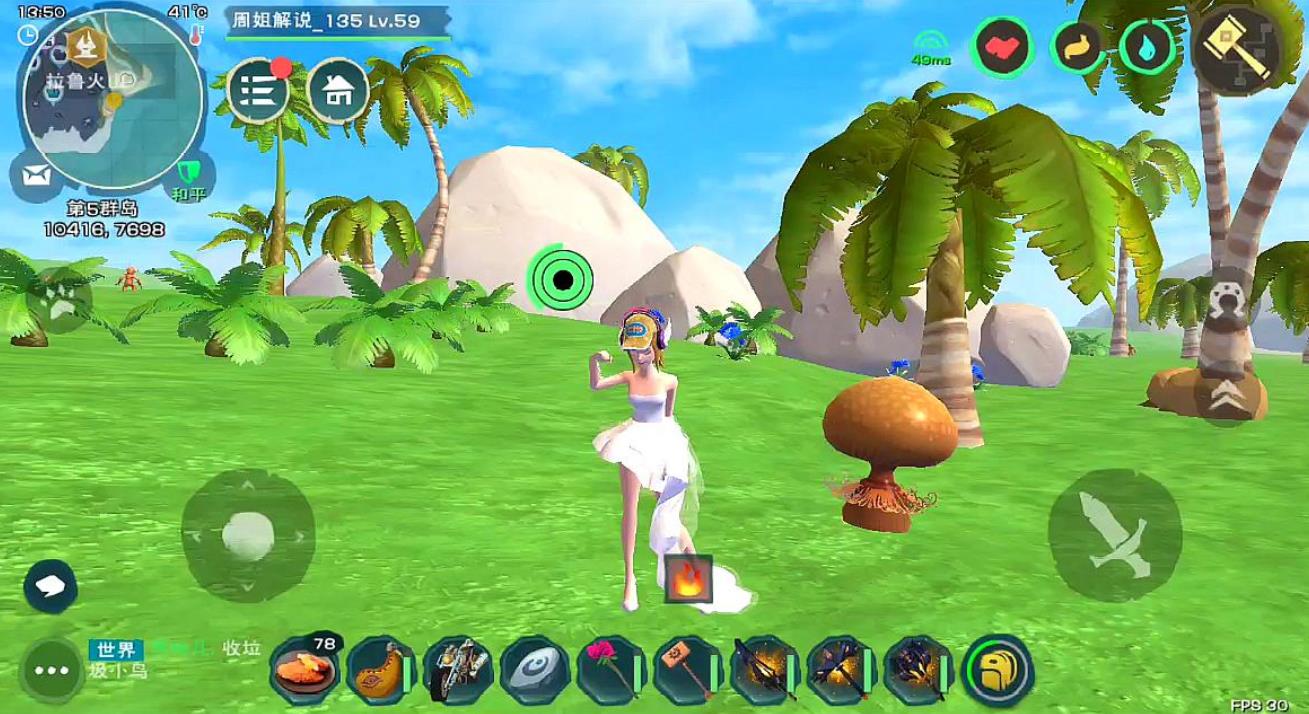Image resolution: width=1309 pixels, height=714 pixels.
Task: Select the round grey shield slot
Action: pos(534,668)
